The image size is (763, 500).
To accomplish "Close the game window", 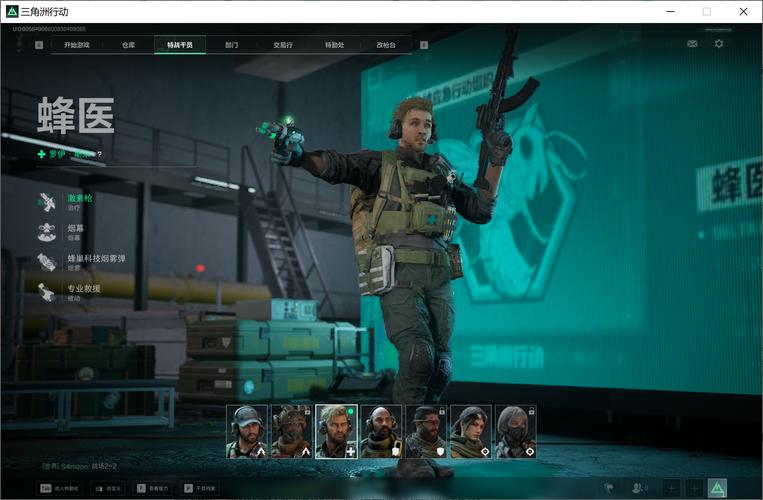I will (x=743, y=11).
